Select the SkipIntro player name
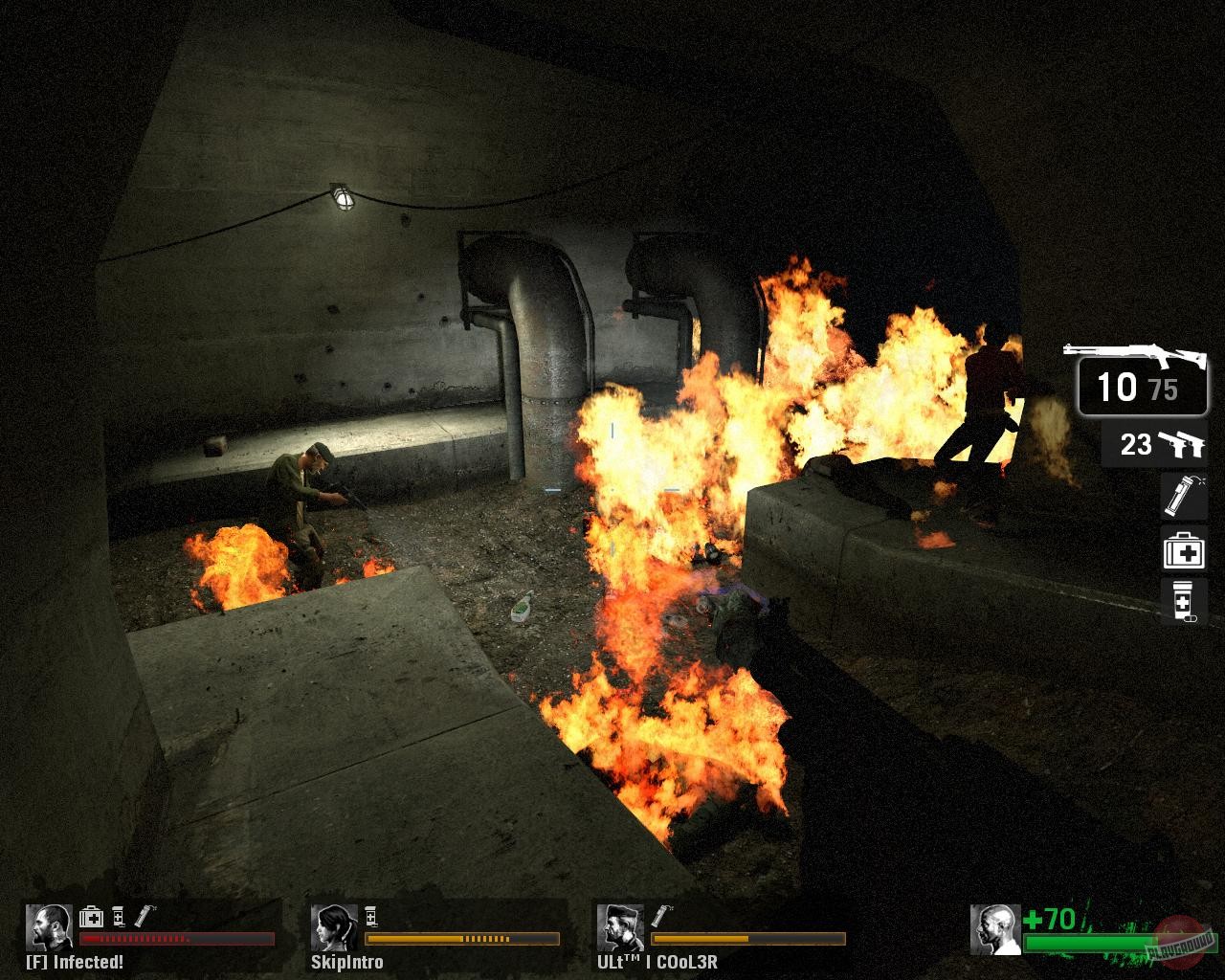Screen dimensions: 1225x980 click(x=347, y=962)
